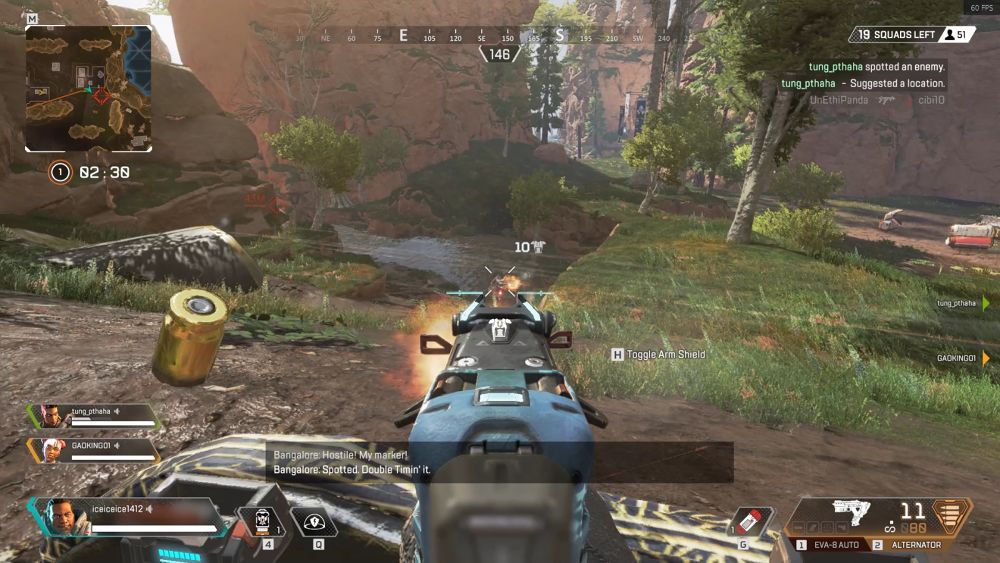Image resolution: width=1000 pixels, height=563 pixels.
Task: Open the minimap
Action: [88, 88]
